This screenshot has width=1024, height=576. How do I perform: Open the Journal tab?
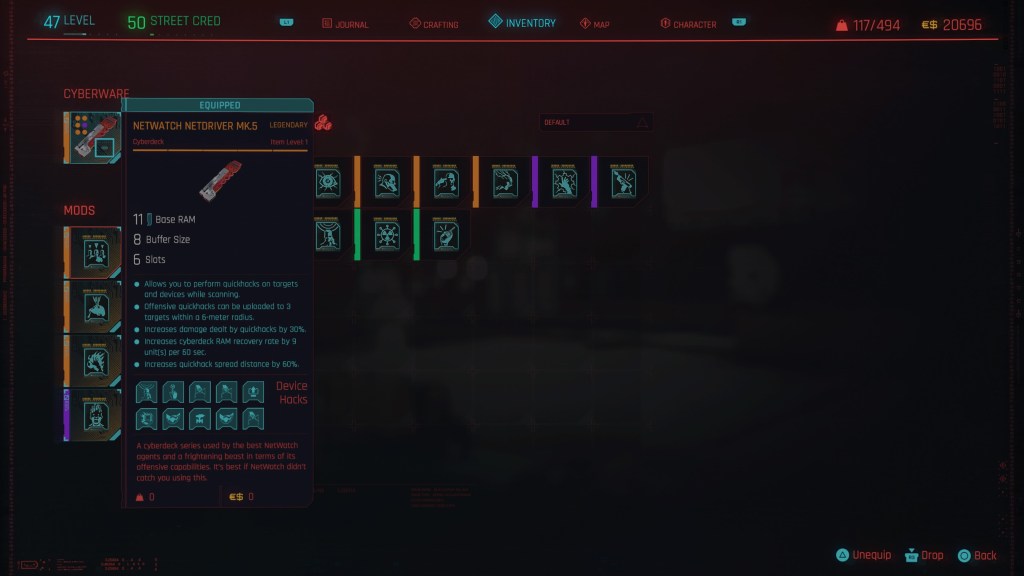345,24
